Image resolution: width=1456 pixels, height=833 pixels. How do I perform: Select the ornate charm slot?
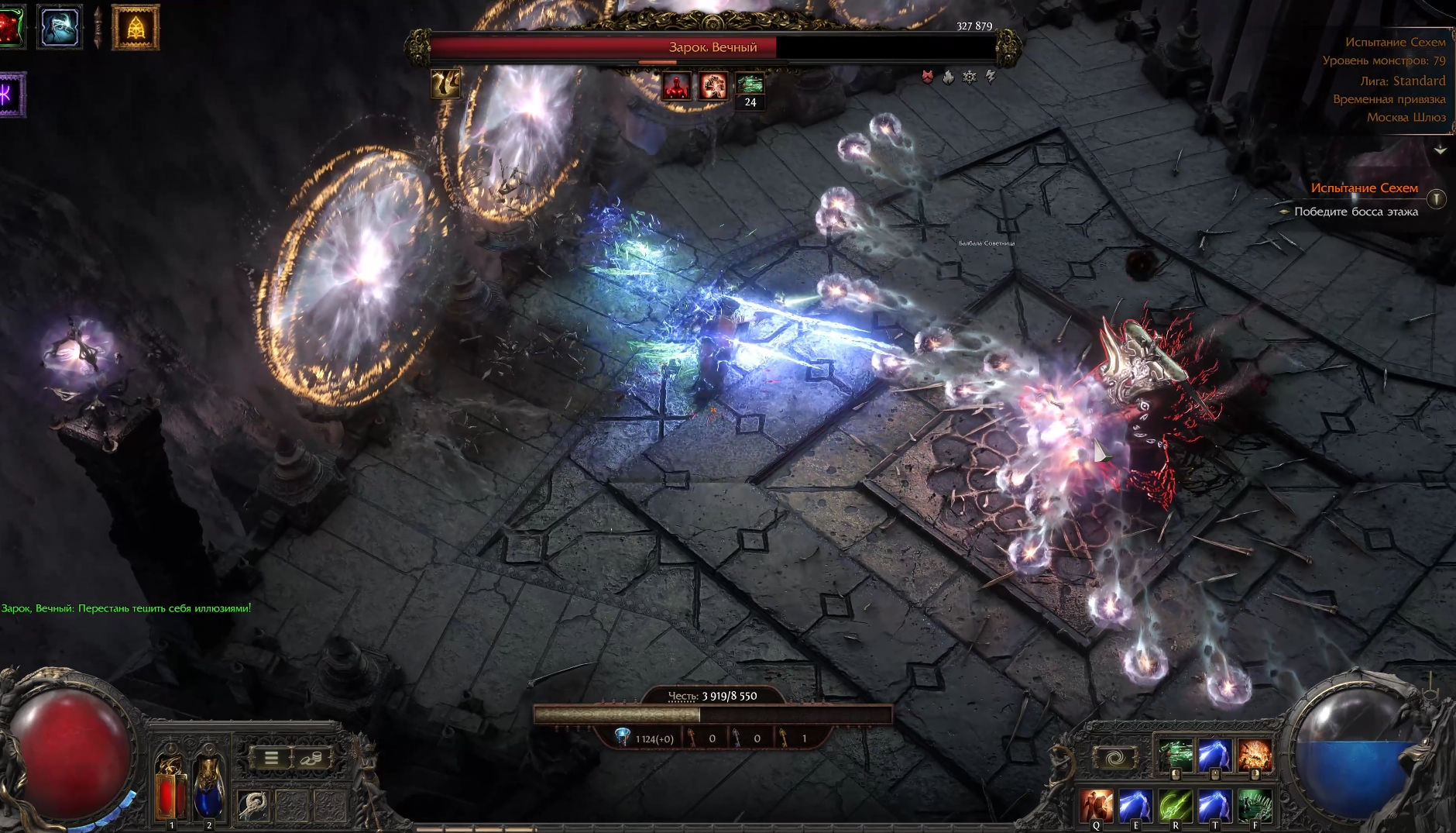point(253,806)
